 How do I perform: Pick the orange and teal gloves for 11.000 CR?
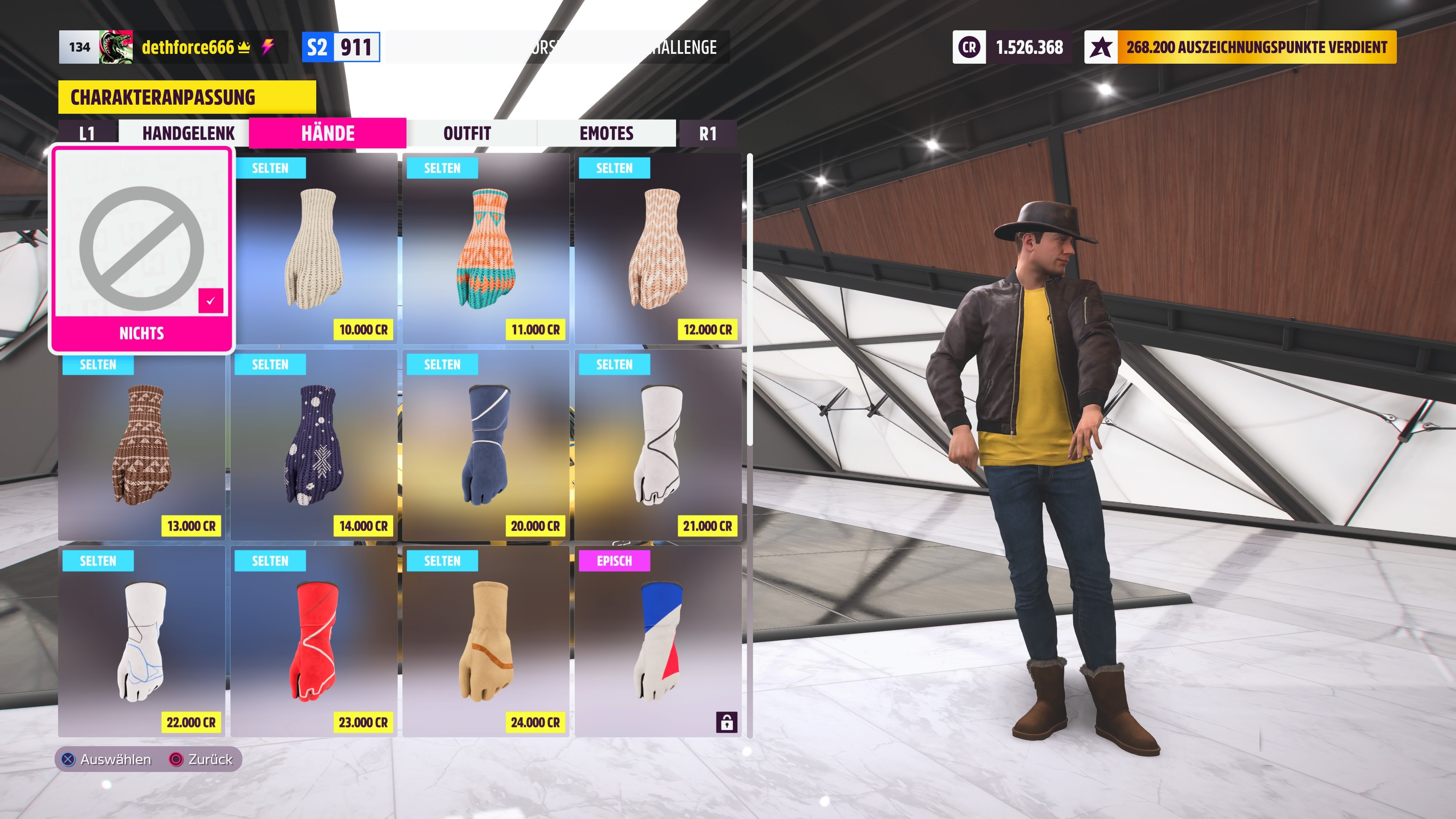pos(486,249)
